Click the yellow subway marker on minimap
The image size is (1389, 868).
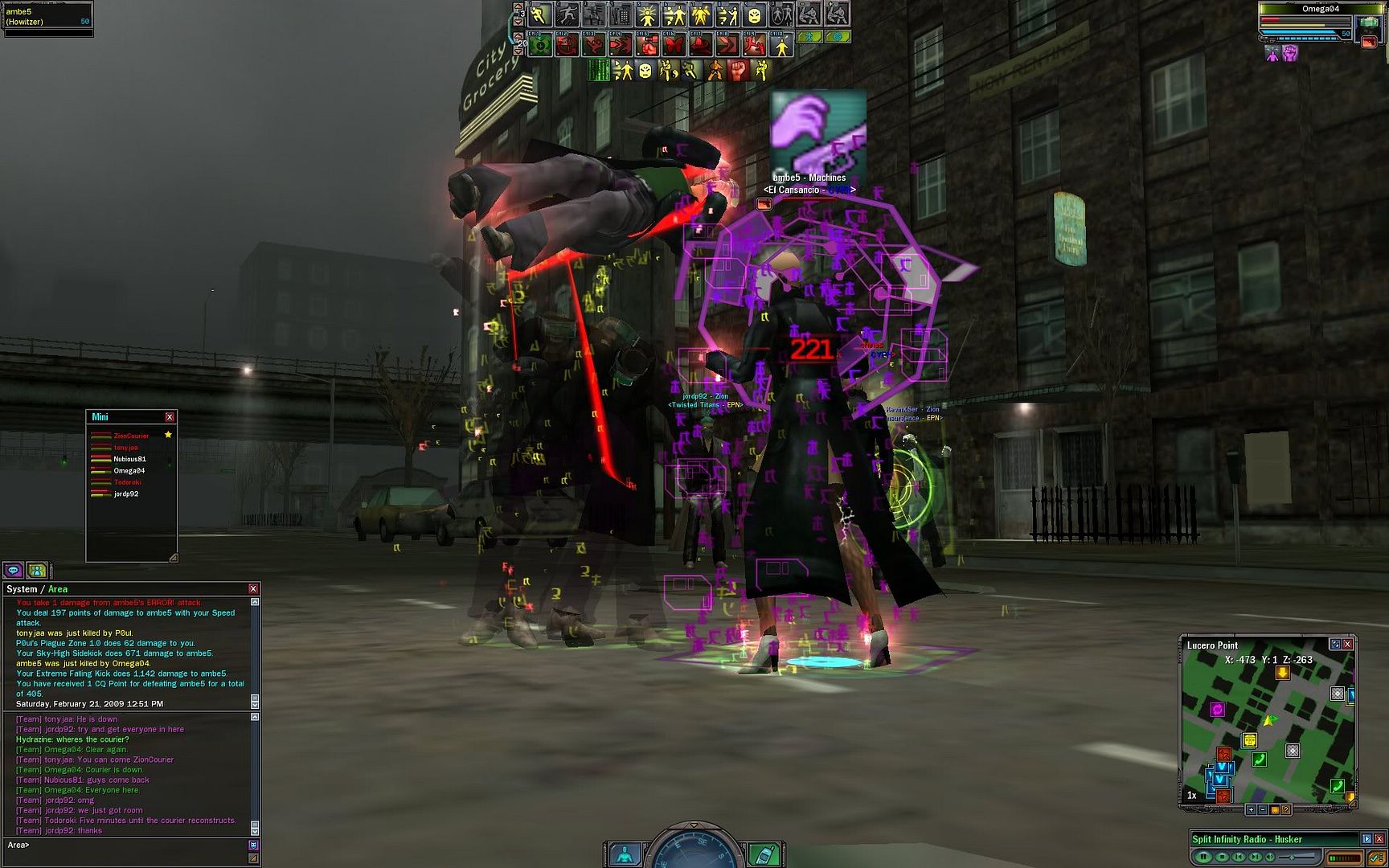point(1249,740)
